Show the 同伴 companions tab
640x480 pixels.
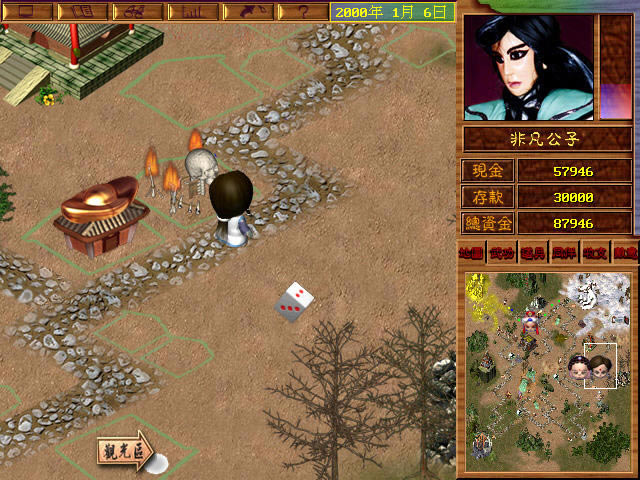pos(563,254)
